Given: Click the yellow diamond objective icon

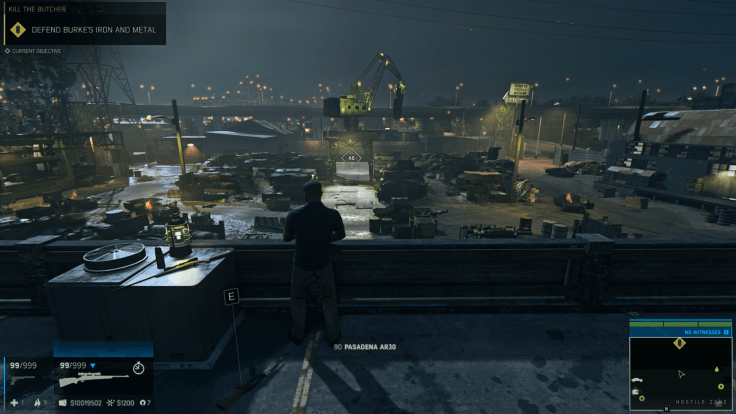Looking at the screenshot, I should click(17, 29).
